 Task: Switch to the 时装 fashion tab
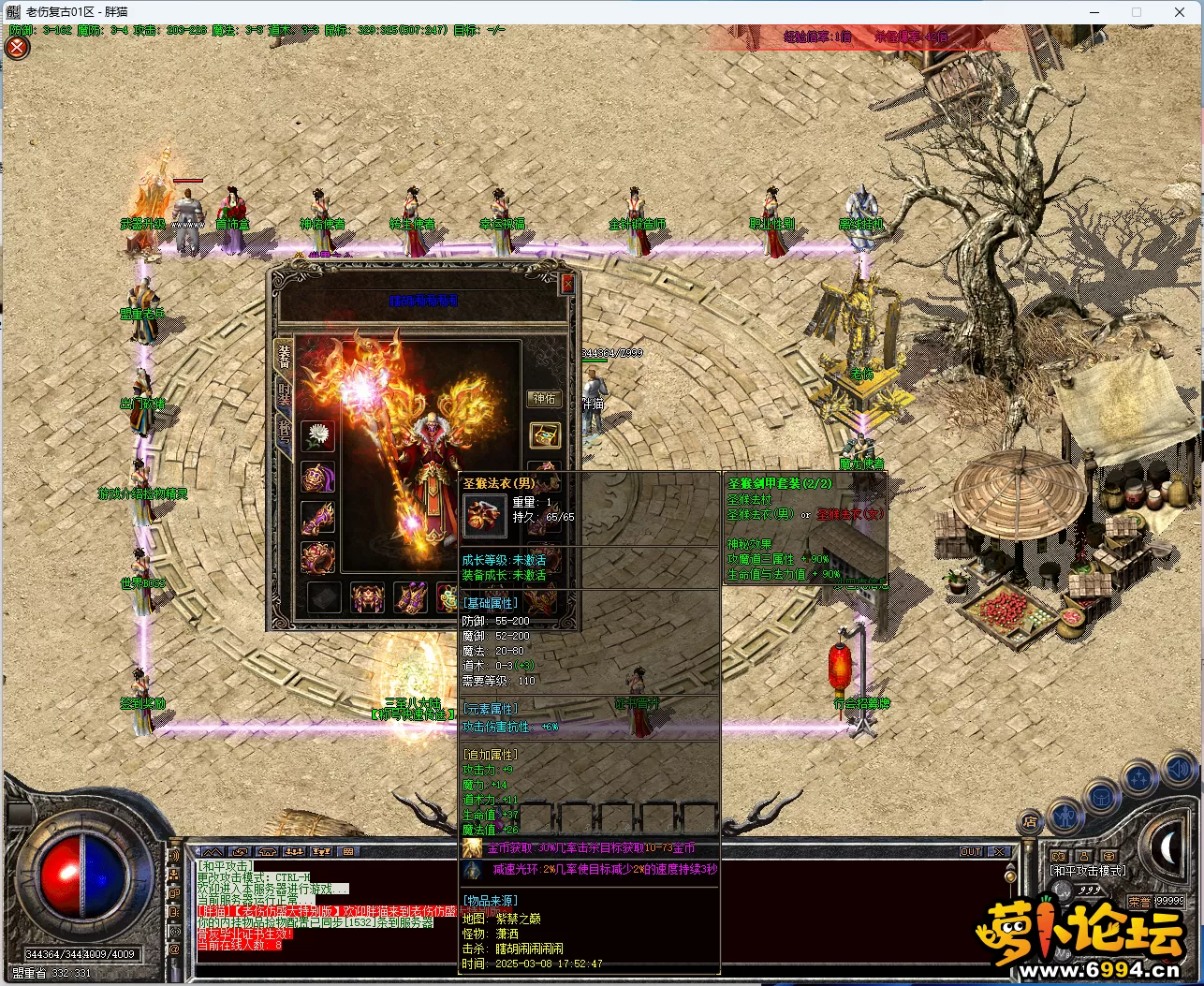(284, 396)
